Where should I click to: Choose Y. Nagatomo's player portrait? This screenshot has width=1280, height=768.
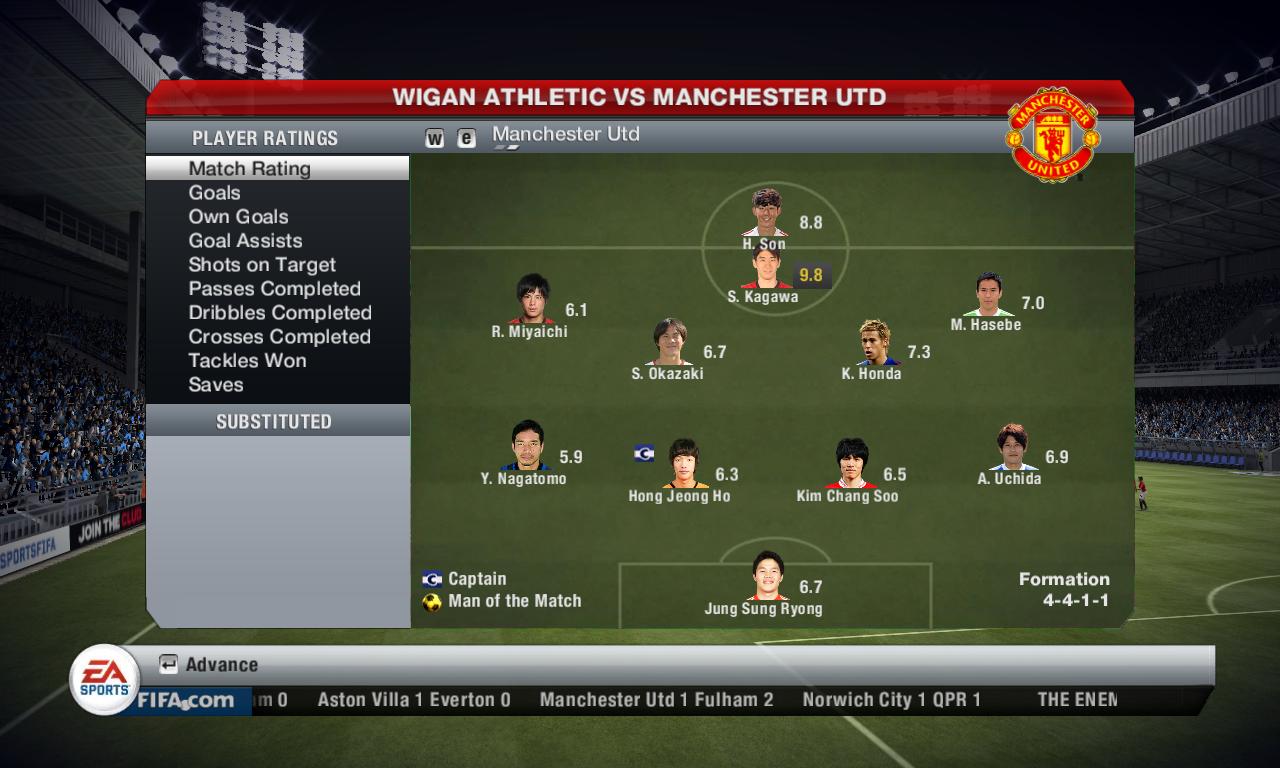[526, 446]
